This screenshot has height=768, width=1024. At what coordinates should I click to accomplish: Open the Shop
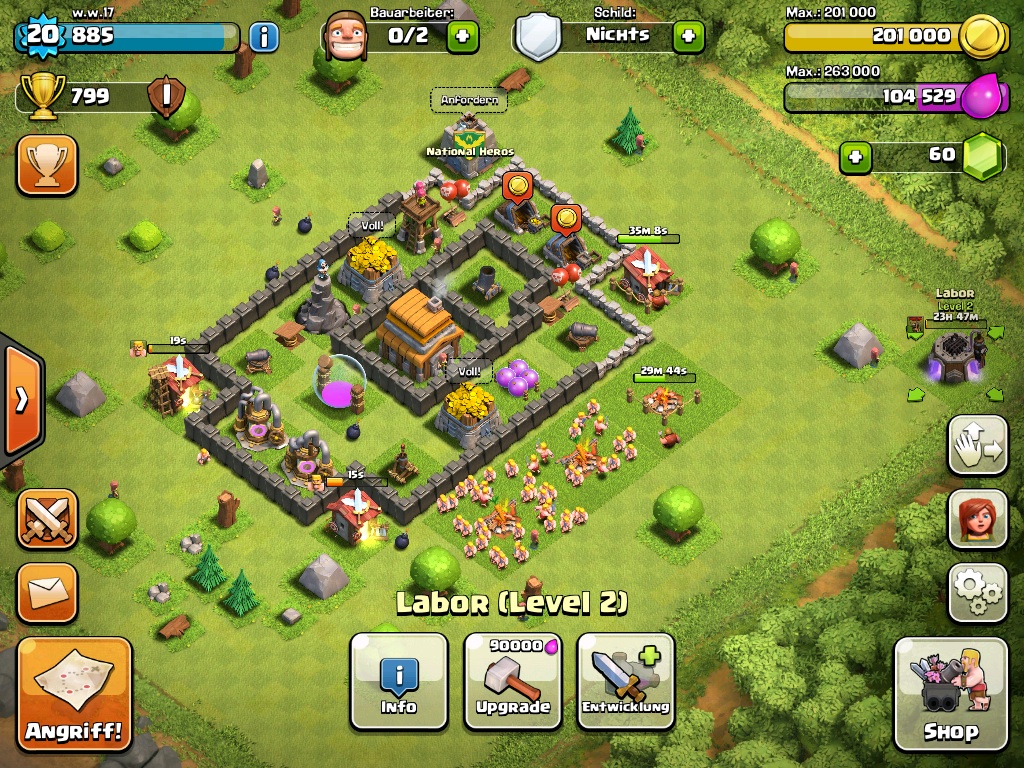[x=950, y=693]
